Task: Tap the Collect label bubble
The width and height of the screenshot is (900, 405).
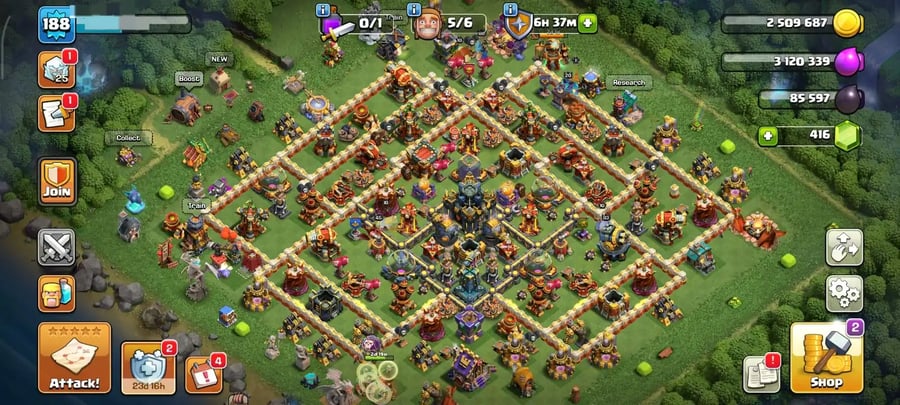Action: (128, 138)
